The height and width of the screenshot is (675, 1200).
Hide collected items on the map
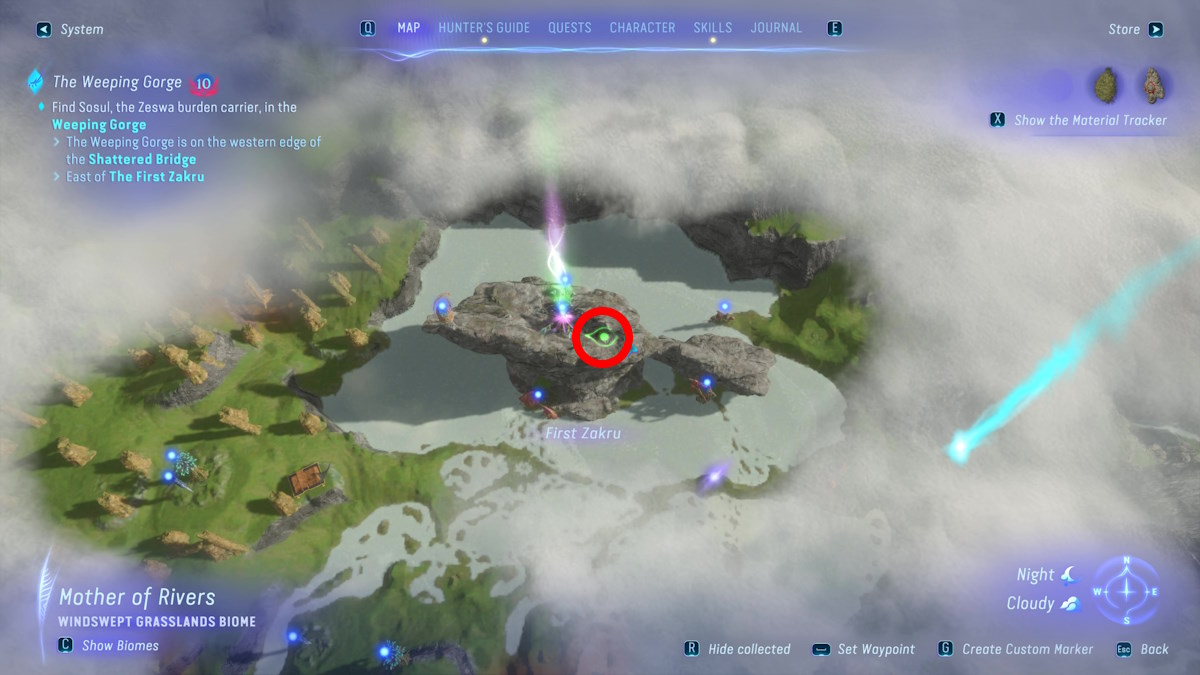(738, 649)
